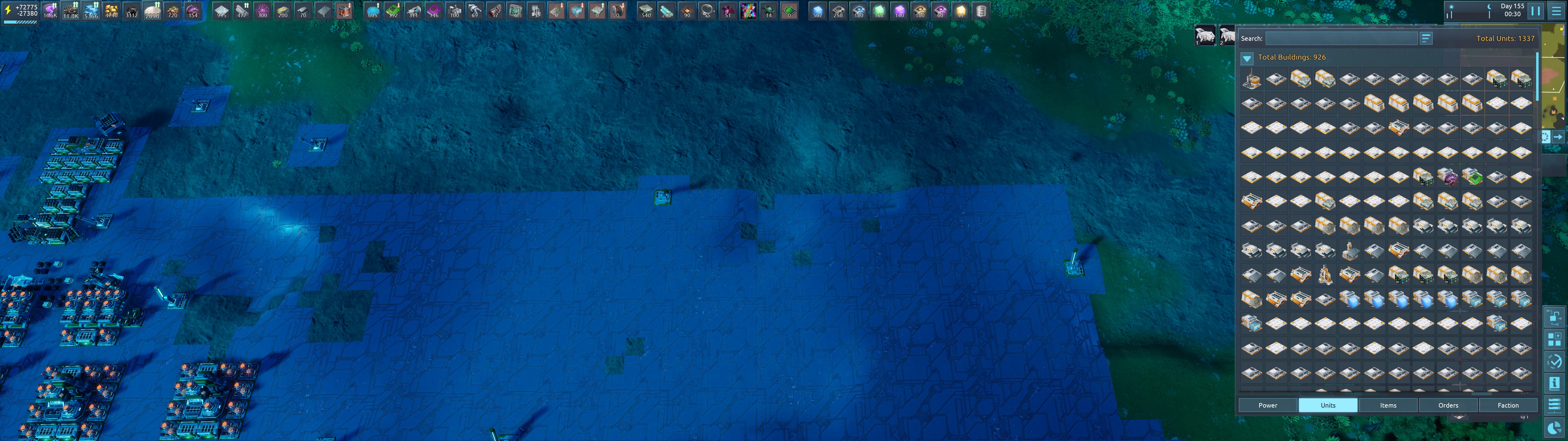Open the pie chart statistics button
The height and width of the screenshot is (441, 1568).
(x=1554, y=427)
